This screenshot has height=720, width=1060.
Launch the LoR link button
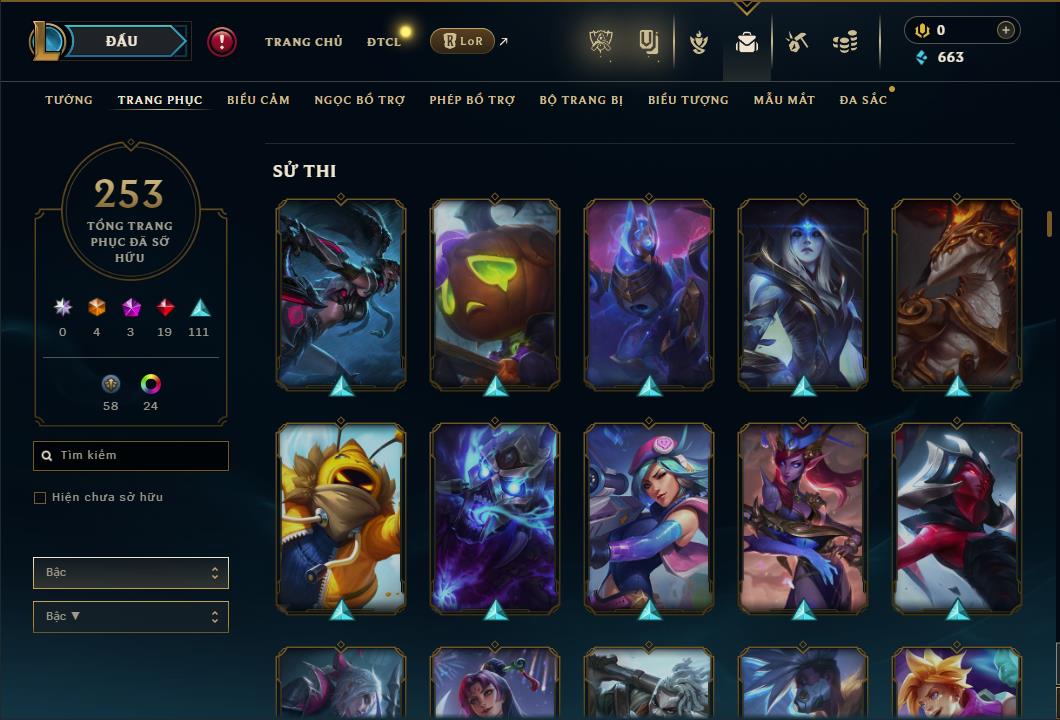click(x=462, y=41)
